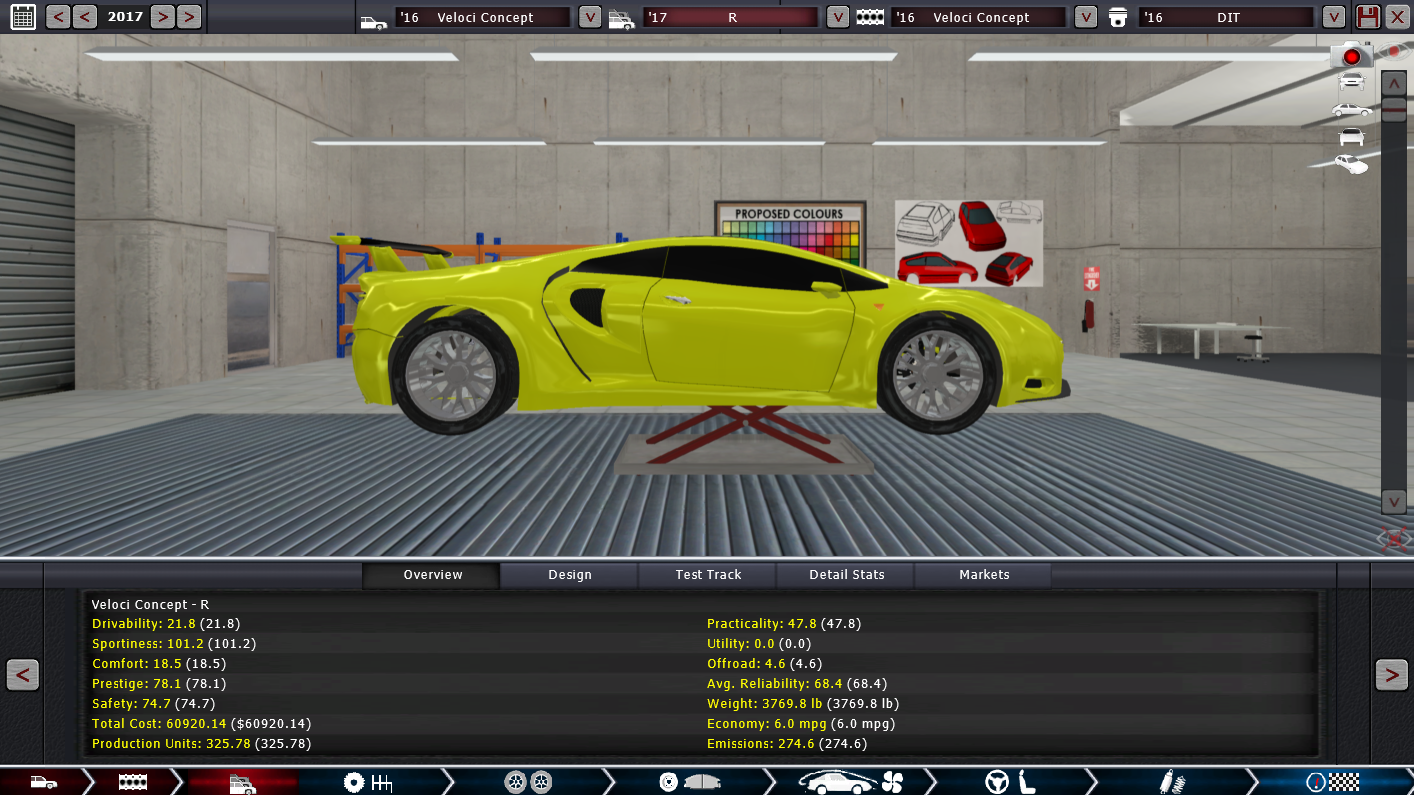Open the wheels and tires section

tap(528, 782)
